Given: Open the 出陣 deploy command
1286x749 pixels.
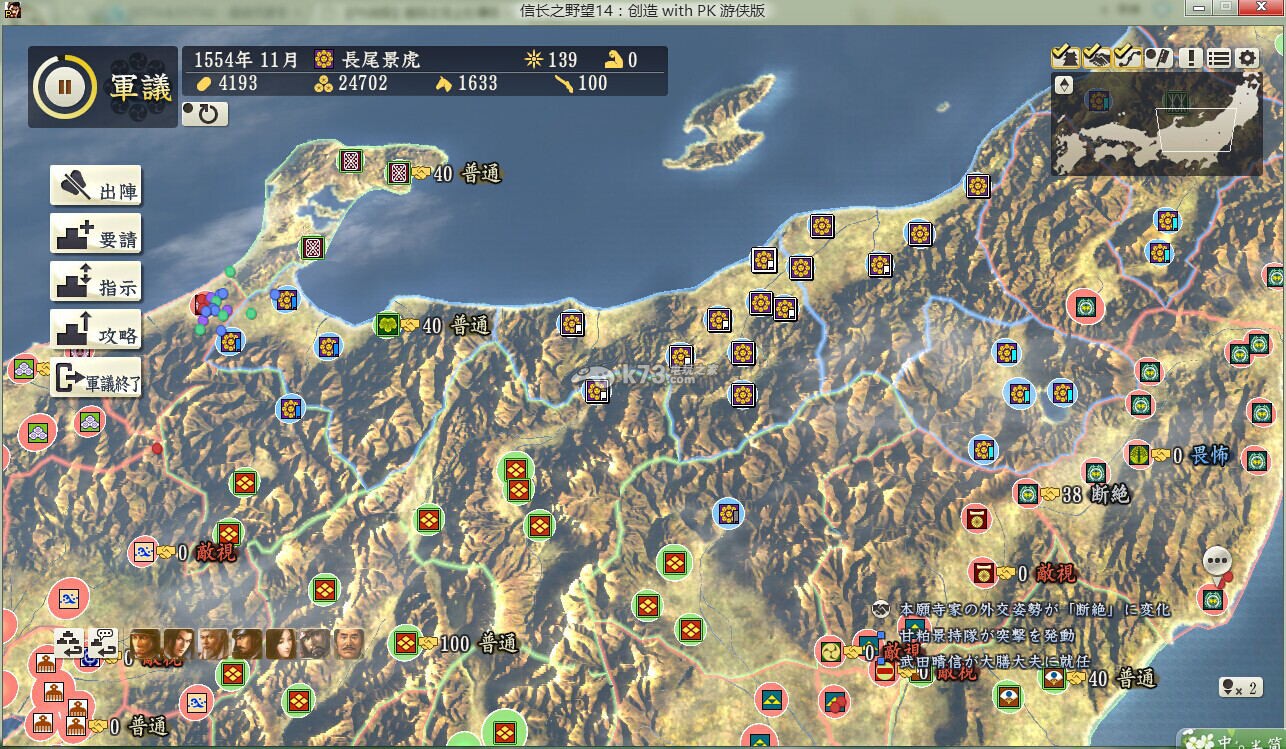Looking at the screenshot, I should [96, 188].
